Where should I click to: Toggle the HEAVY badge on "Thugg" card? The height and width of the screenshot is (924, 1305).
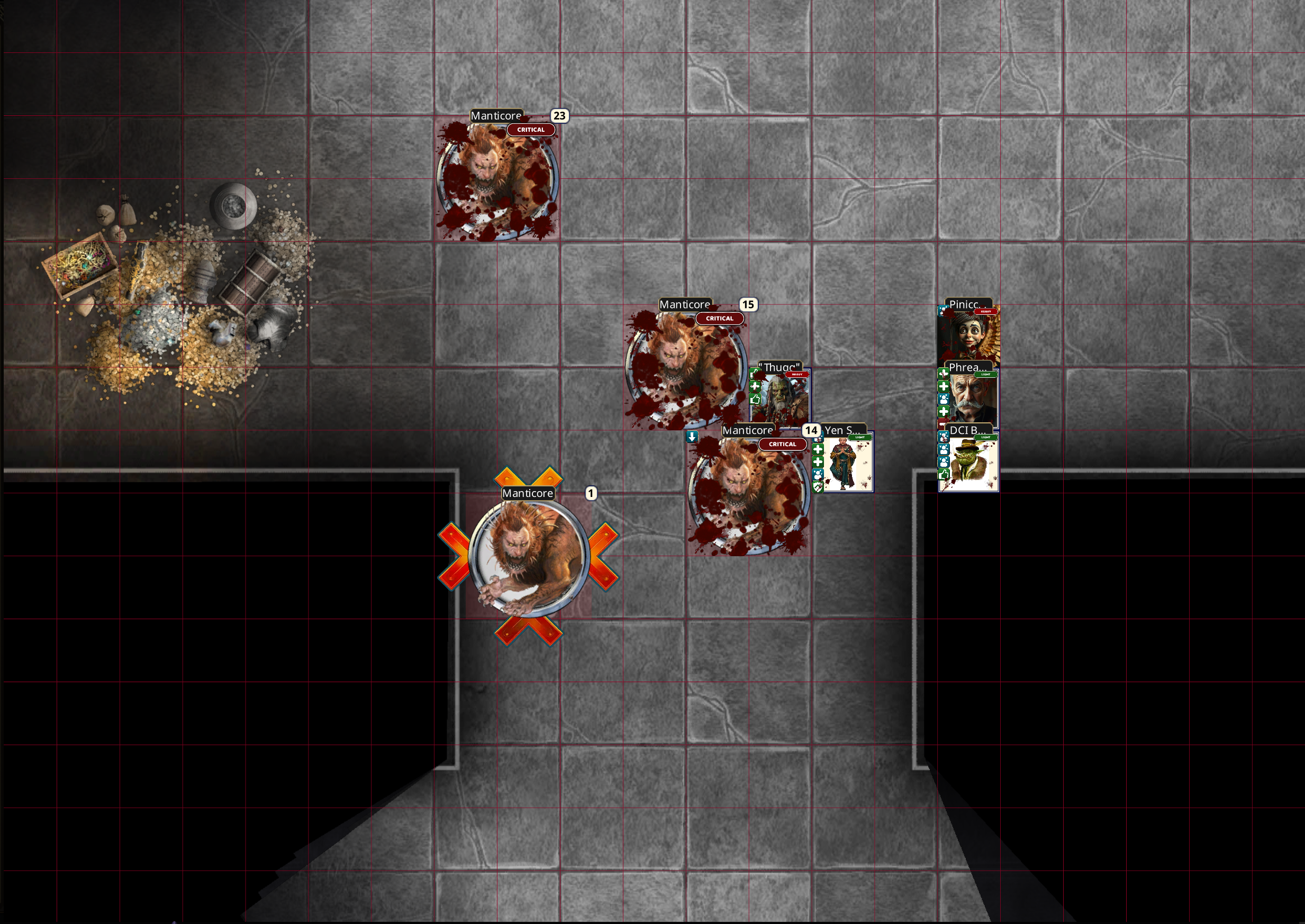797,374
